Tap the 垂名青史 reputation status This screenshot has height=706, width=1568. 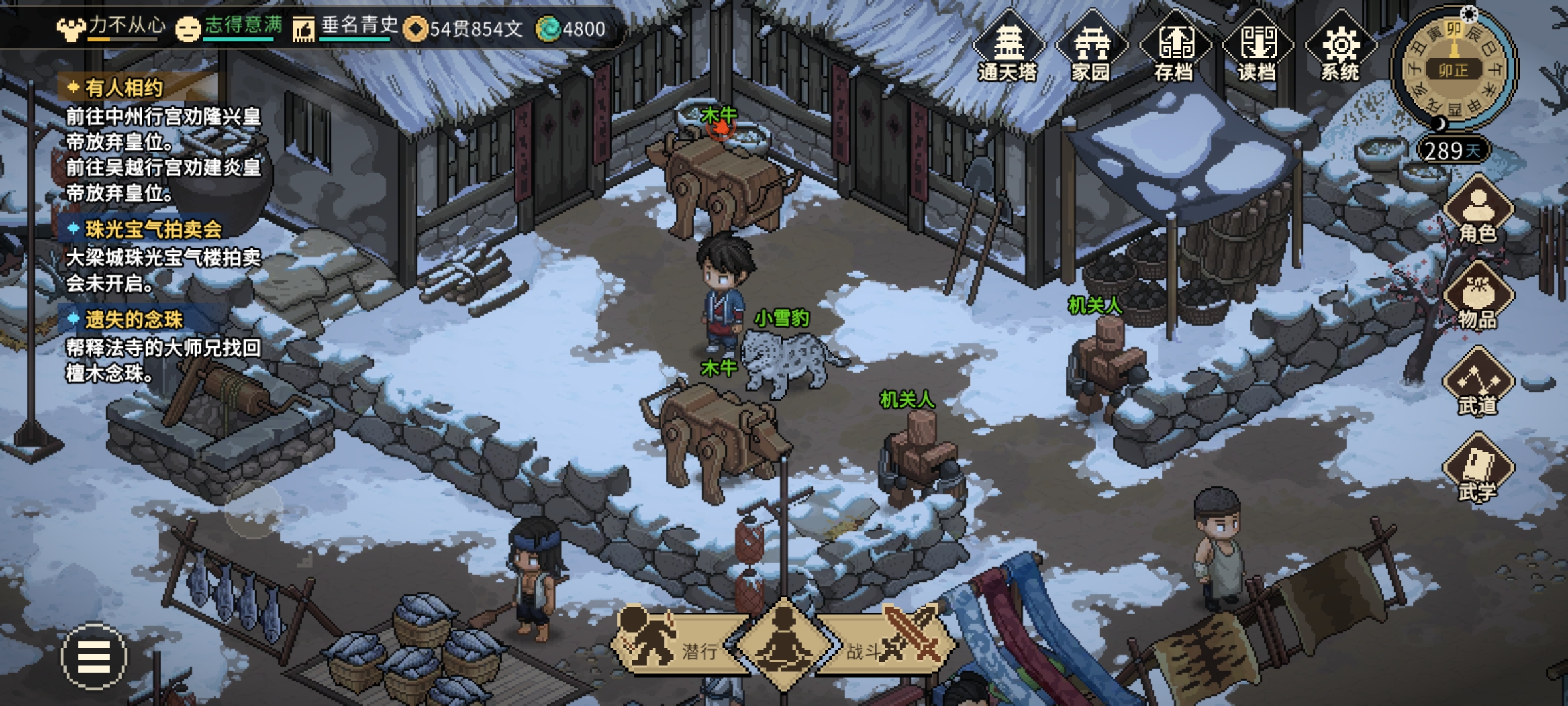tap(347, 27)
